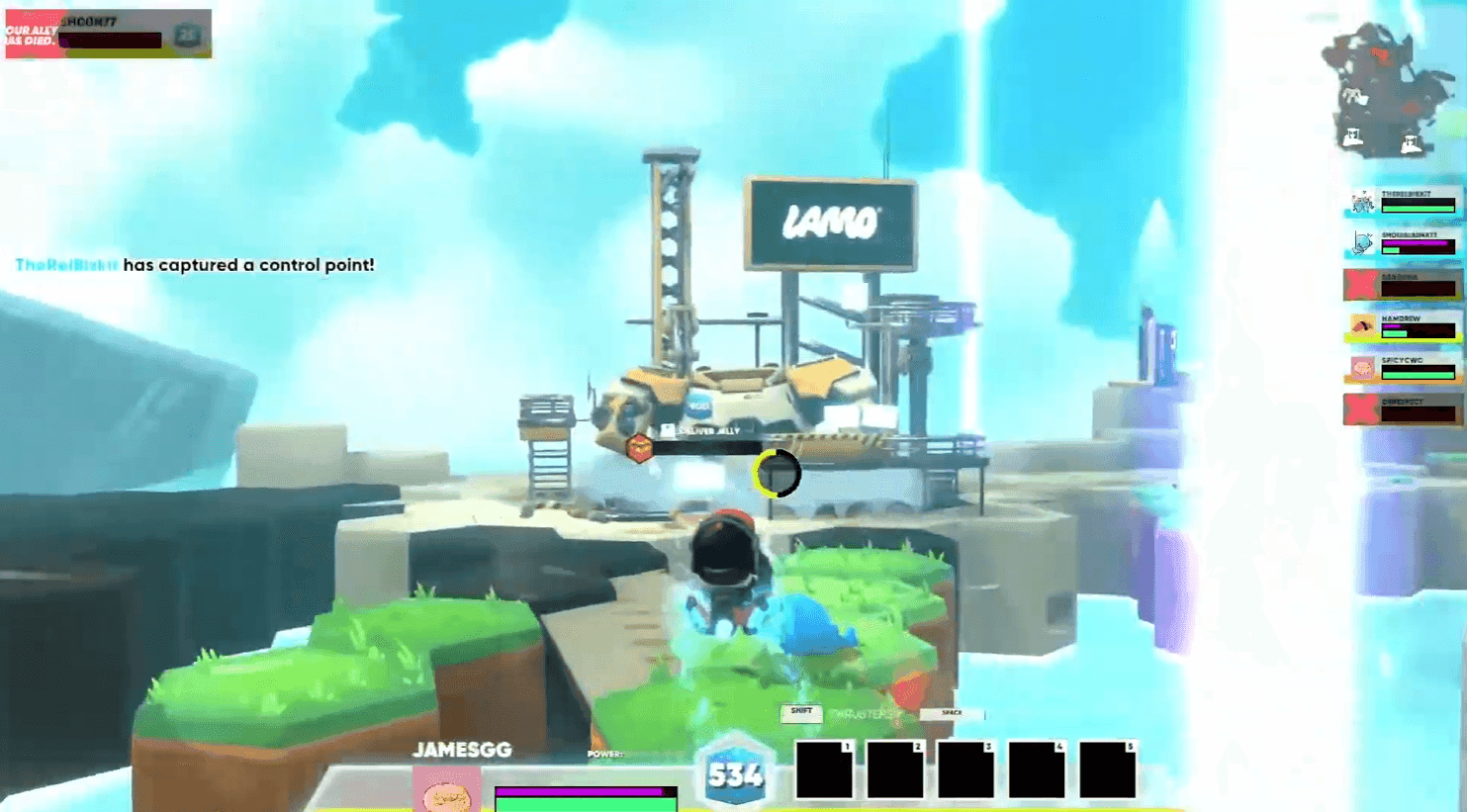Screen dimensions: 1467x812
Task: Toggle the SHIFT thrusters keybind prompt
Action: [x=799, y=713]
